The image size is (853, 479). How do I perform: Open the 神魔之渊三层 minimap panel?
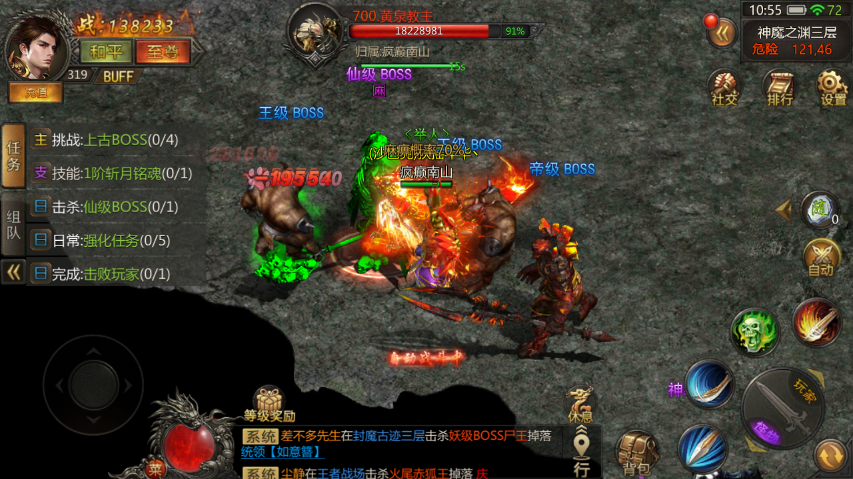point(796,40)
